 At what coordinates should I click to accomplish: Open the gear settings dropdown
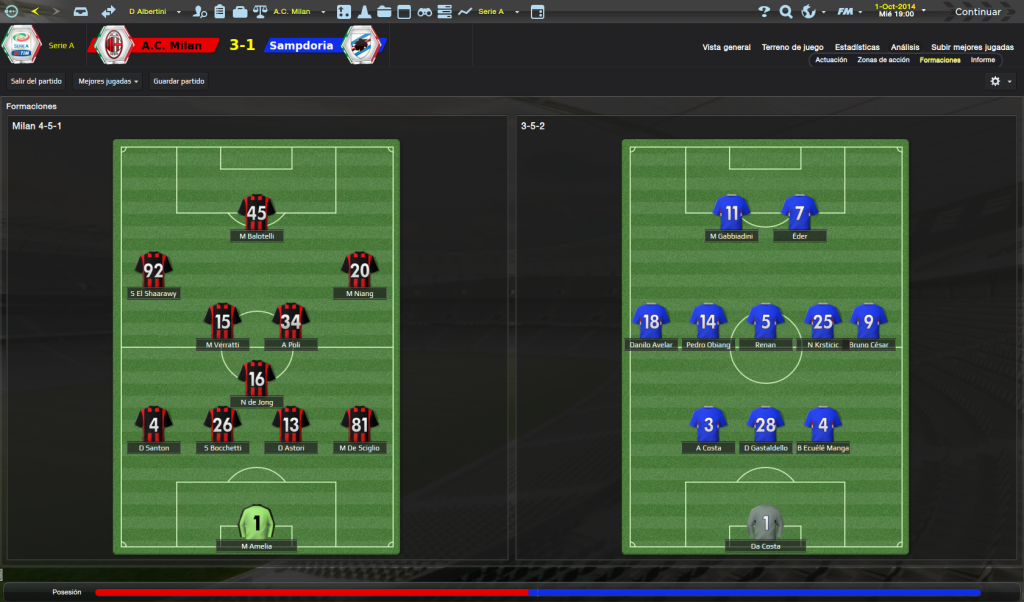tap(1000, 81)
